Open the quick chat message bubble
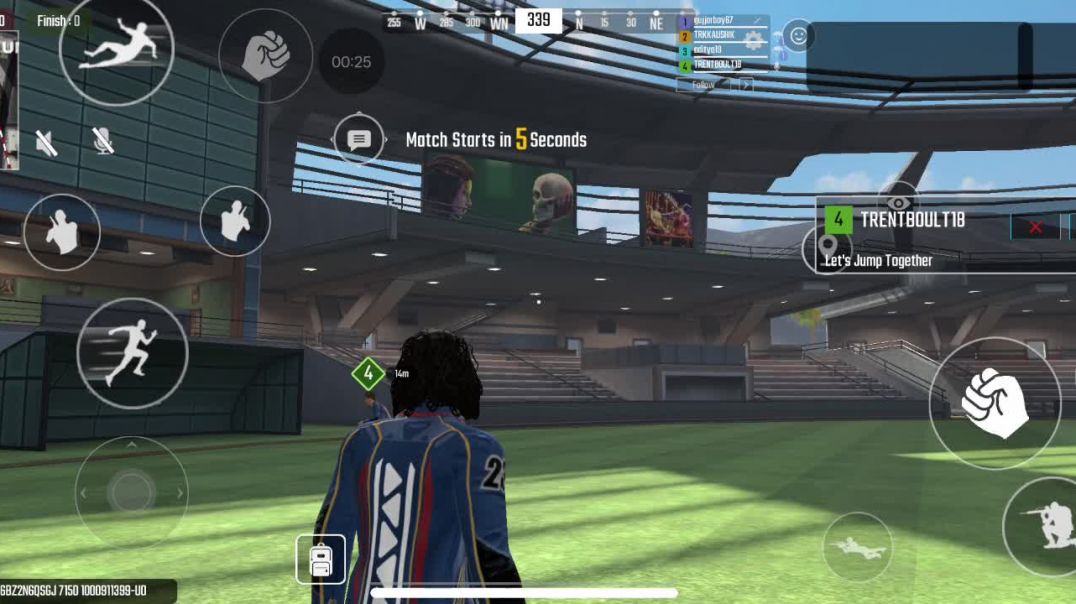 (359, 140)
